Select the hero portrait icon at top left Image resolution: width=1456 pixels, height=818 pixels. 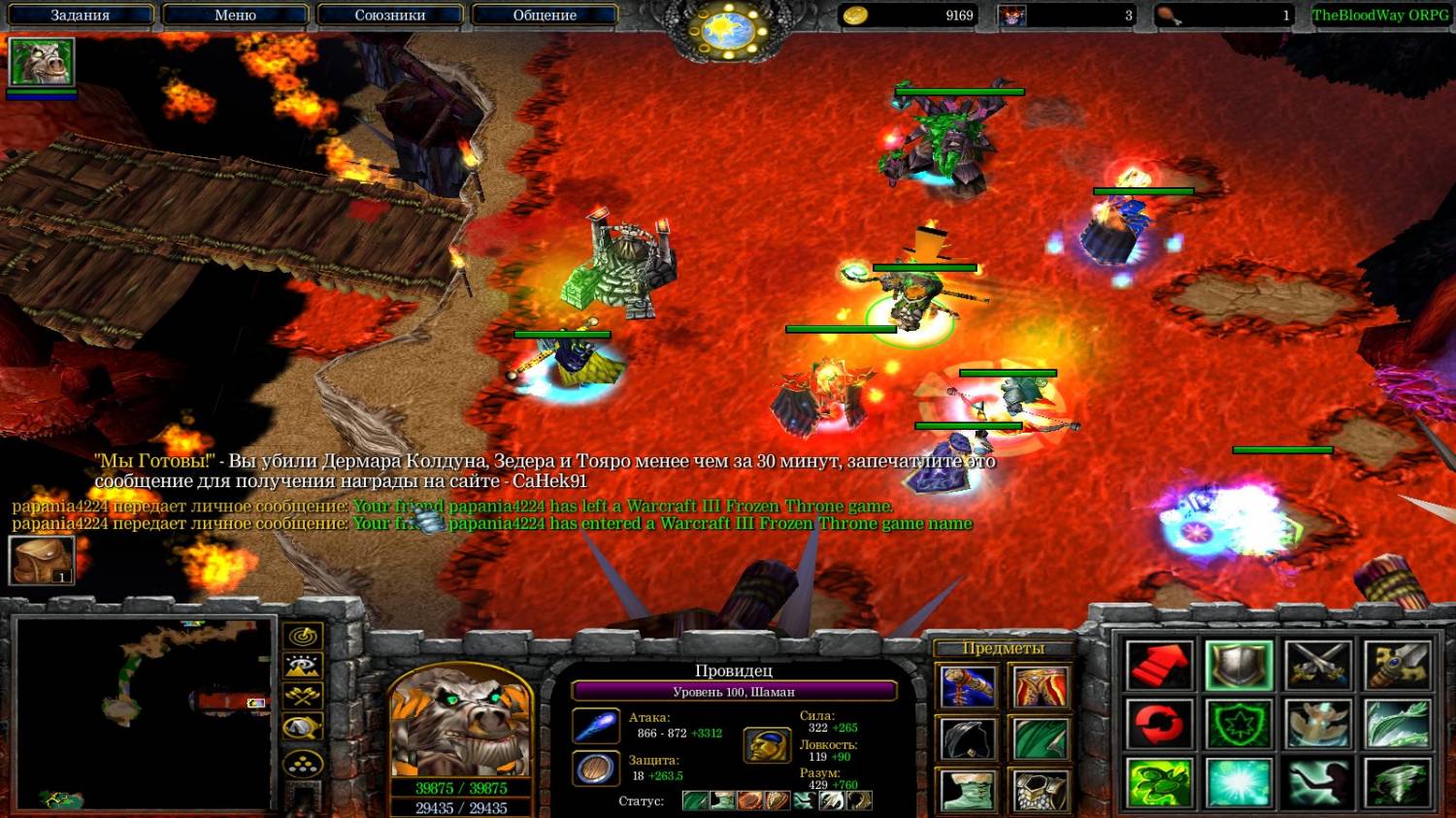click(42, 63)
